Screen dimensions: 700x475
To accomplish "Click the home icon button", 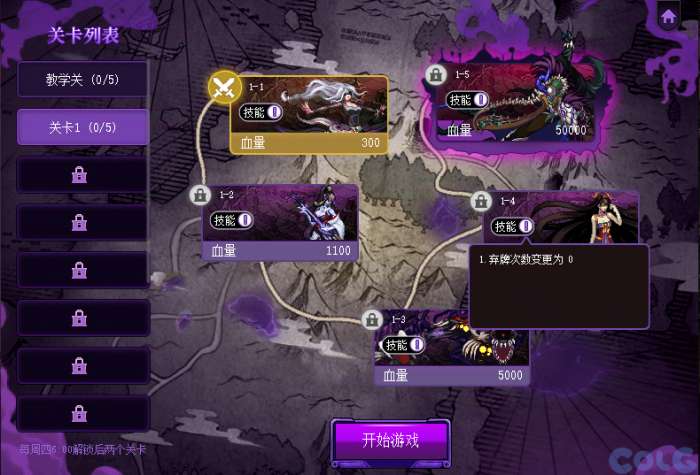I will [668, 16].
